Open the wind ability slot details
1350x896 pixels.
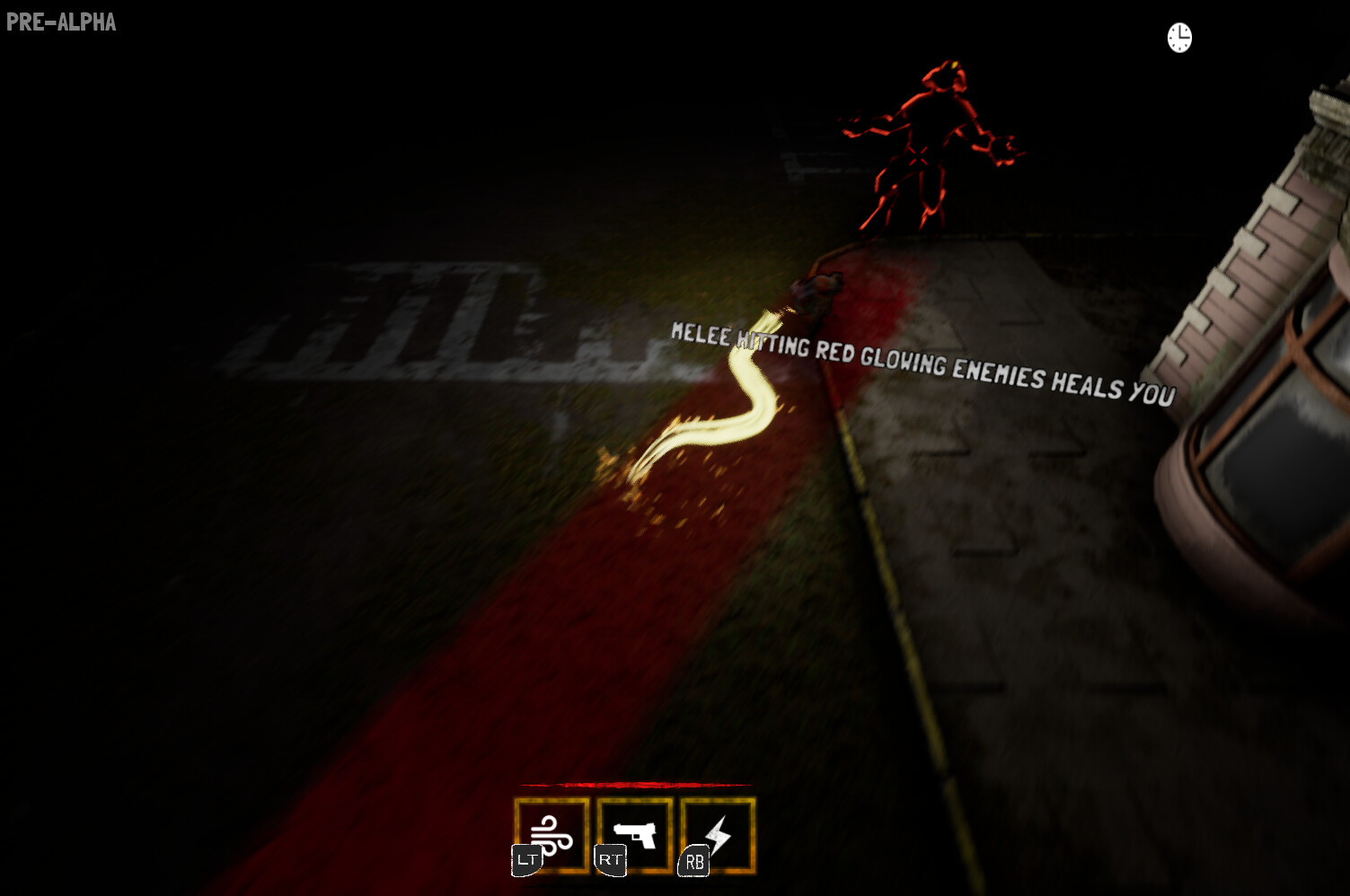pyautogui.click(x=550, y=835)
